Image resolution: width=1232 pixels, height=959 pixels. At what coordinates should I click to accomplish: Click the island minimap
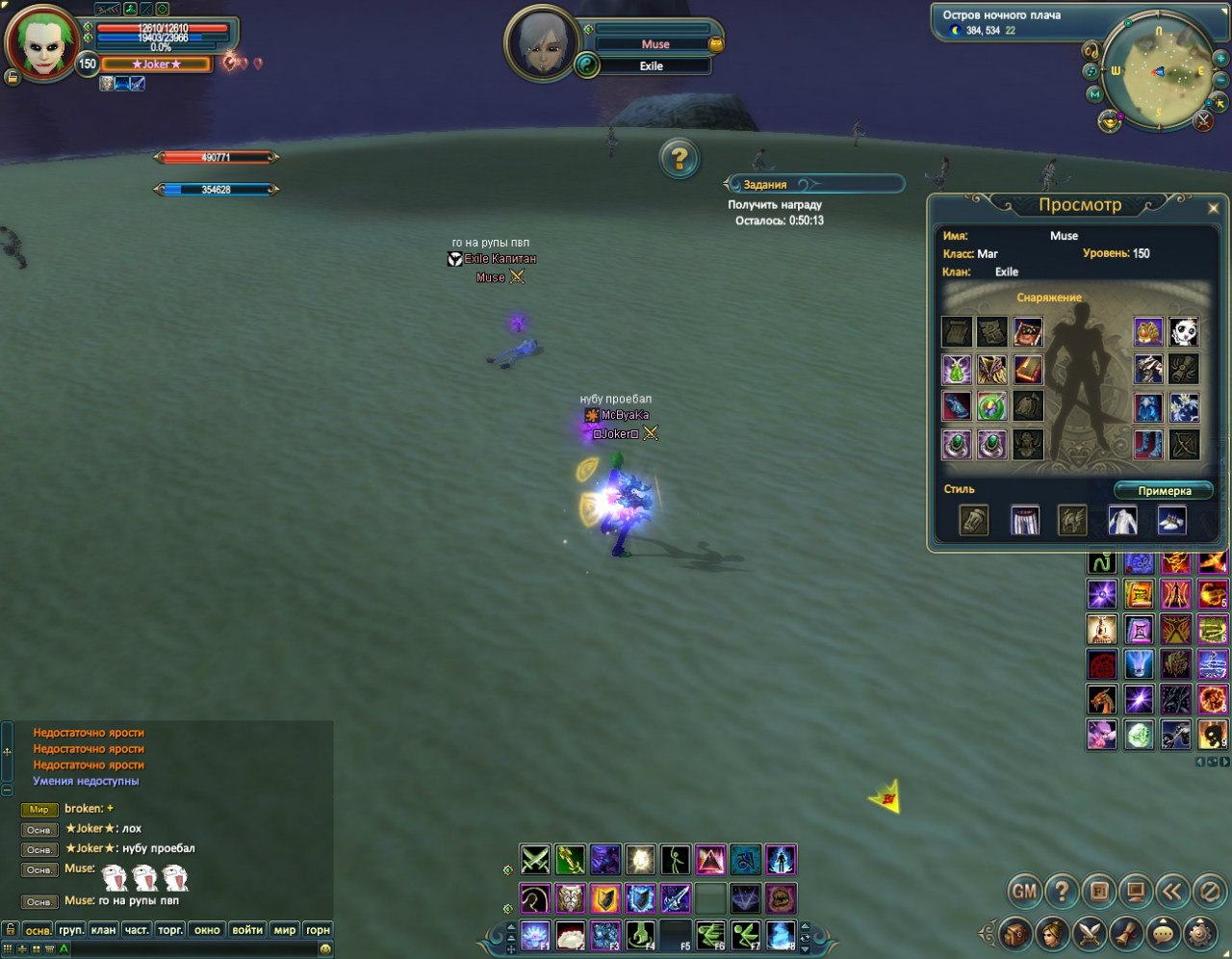coord(1157,72)
